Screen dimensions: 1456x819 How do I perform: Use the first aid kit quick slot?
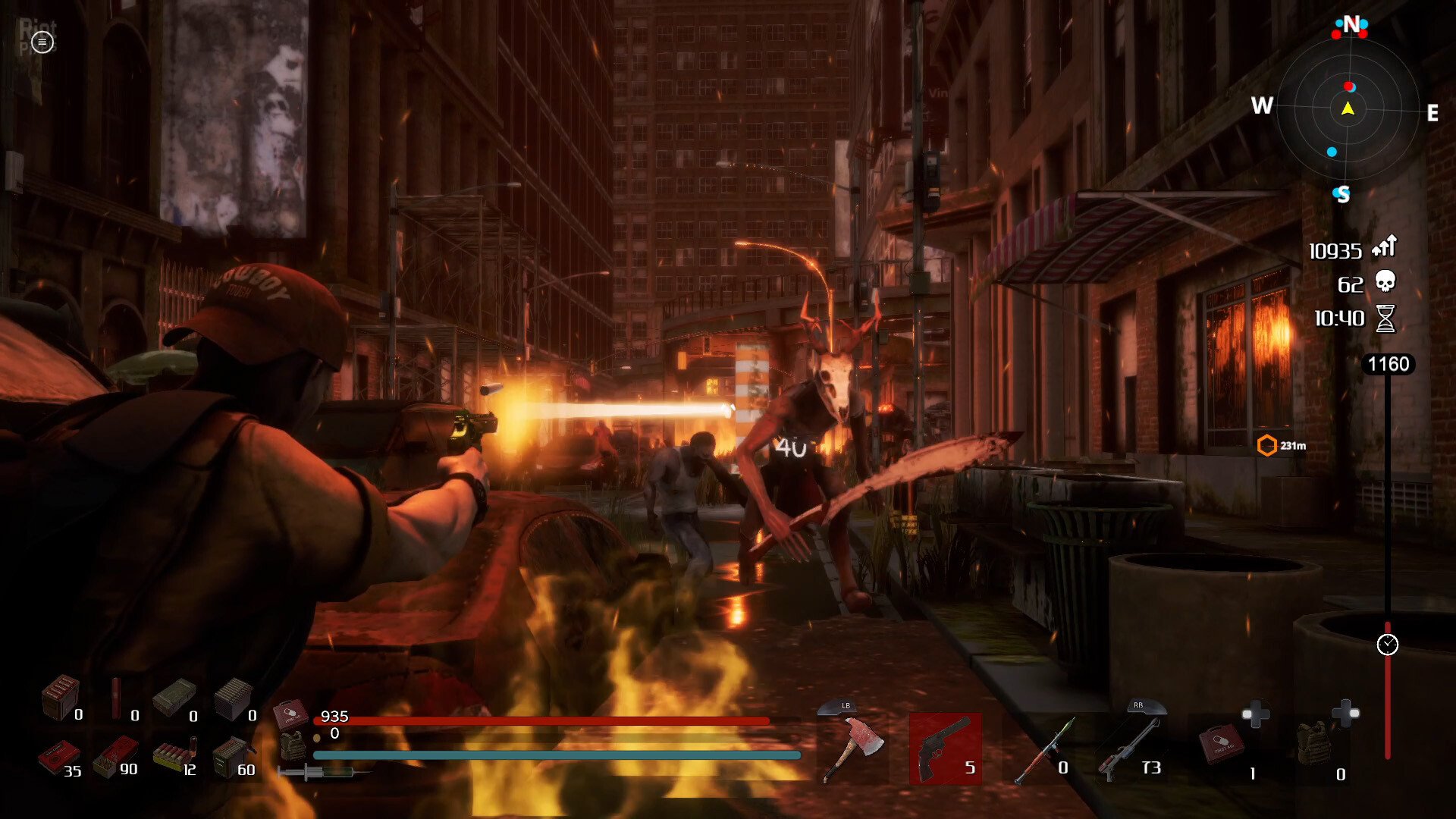click(x=1221, y=745)
